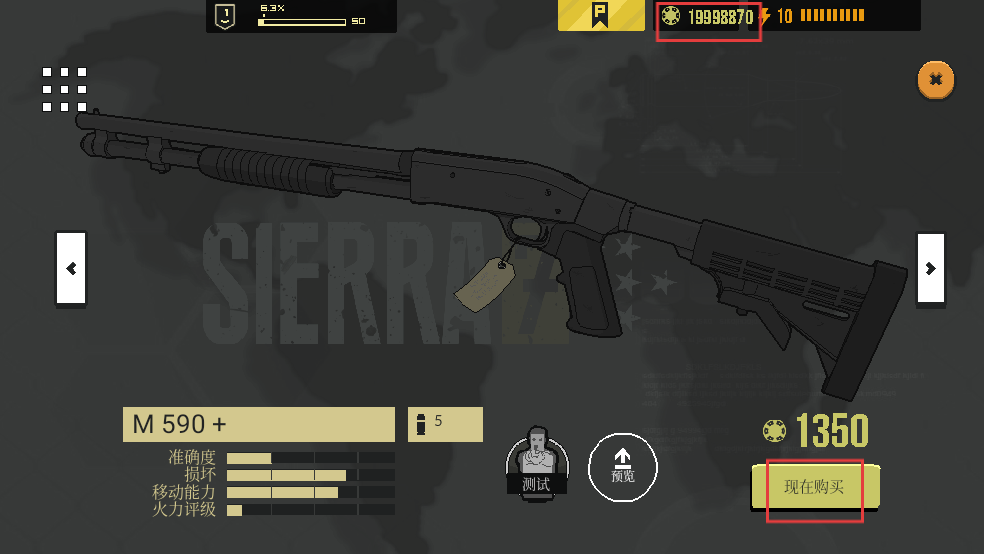984x554 pixels.
Task: Open the 预览 preview button
Action: (622, 466)
